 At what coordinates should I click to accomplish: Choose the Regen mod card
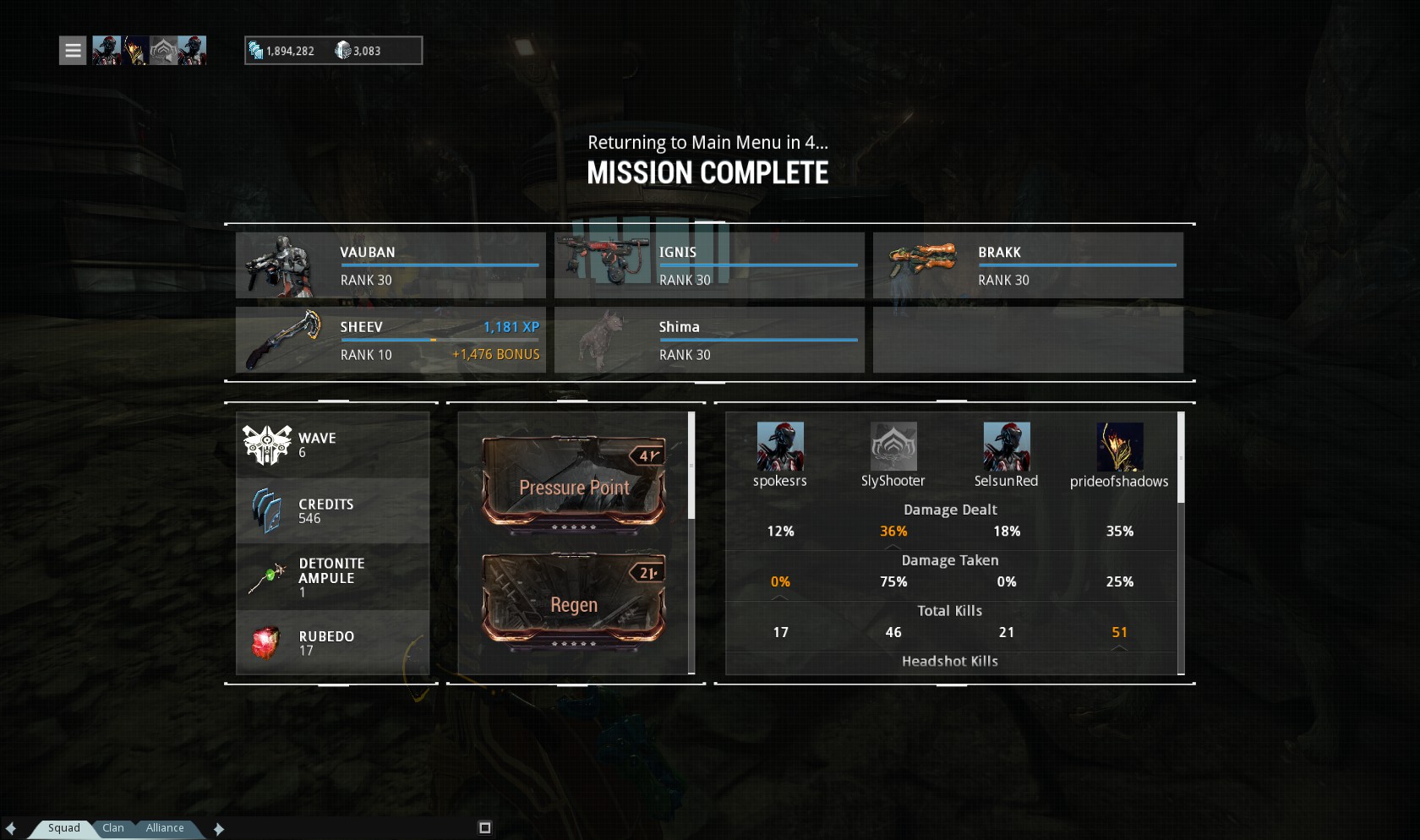click(574, 599)
